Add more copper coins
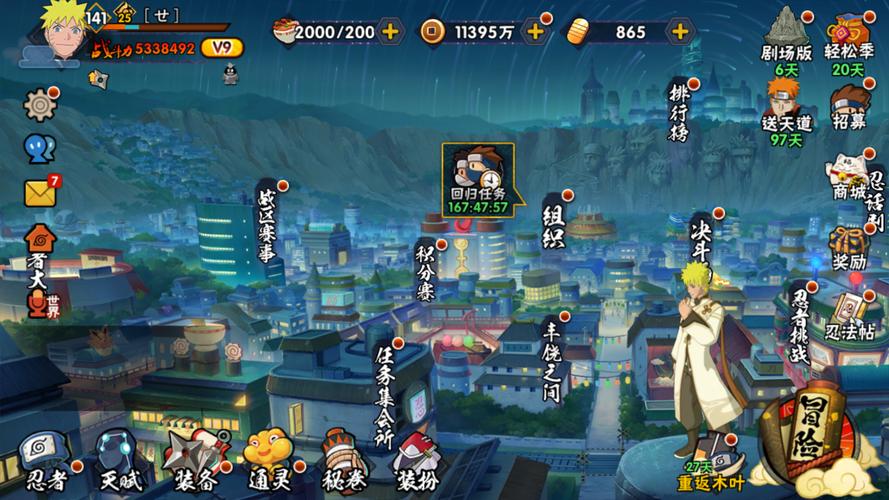The height and width of the screenshot is (500, 889). point(536,32)
